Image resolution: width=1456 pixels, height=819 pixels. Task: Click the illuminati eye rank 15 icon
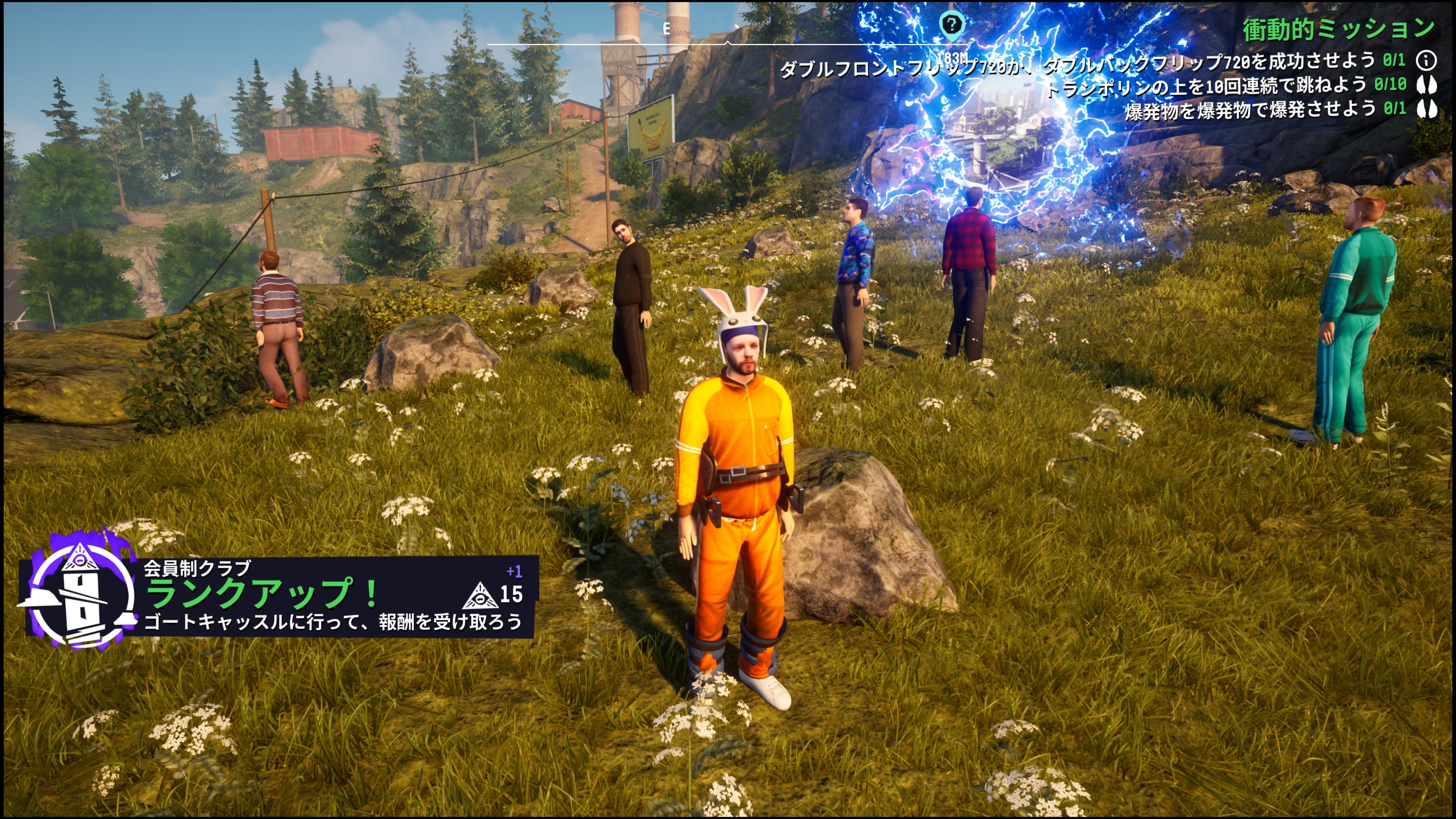click(480, 595)
